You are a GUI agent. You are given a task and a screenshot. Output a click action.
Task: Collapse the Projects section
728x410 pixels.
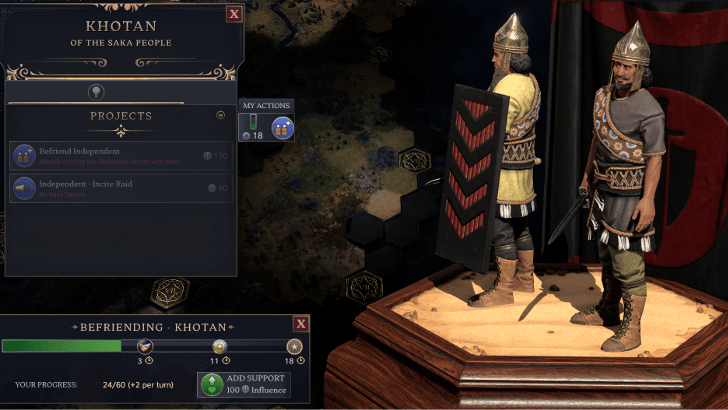[x=221, y=115]
